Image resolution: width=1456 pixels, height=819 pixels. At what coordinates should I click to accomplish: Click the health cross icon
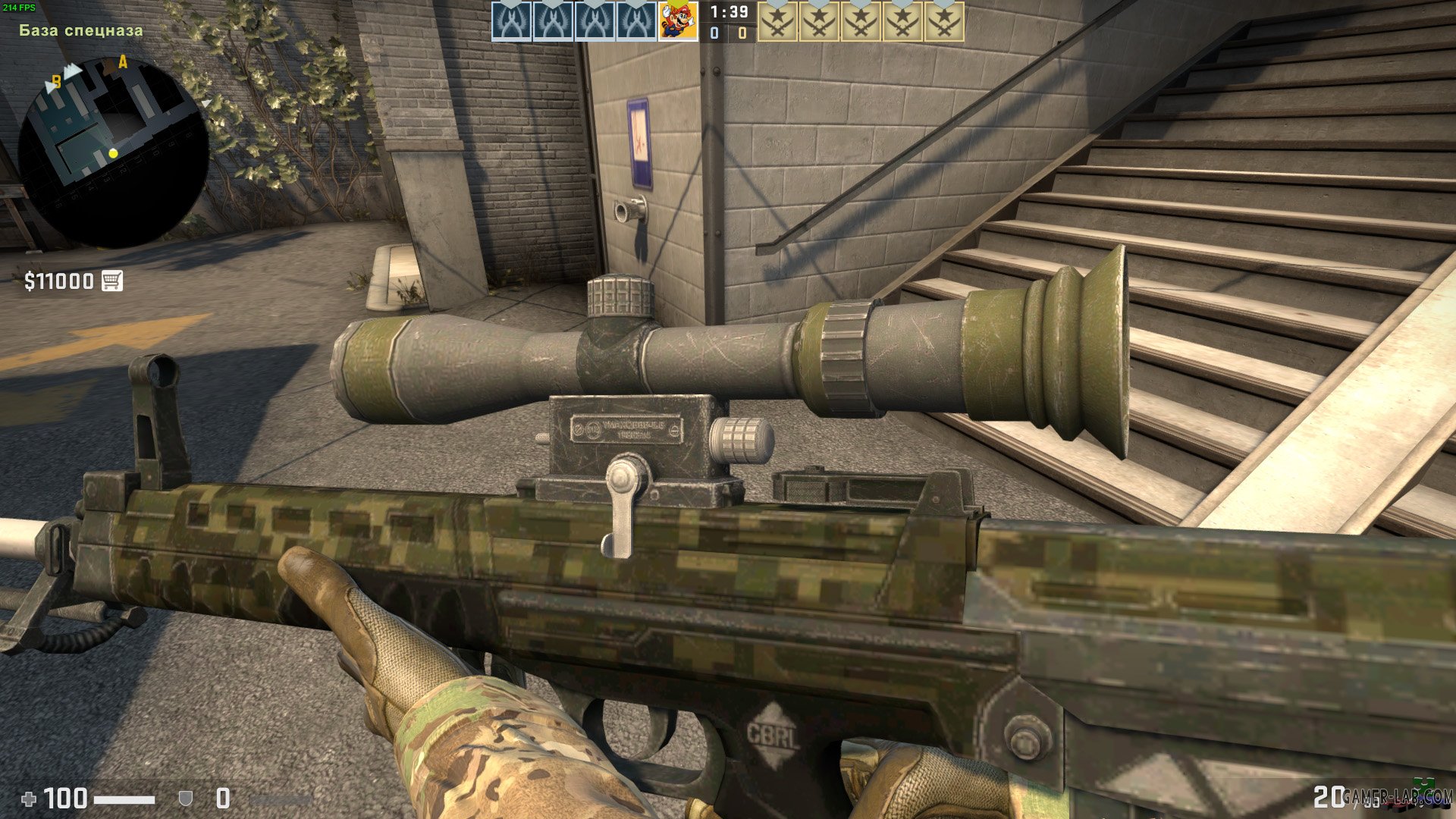click(29, 798)
